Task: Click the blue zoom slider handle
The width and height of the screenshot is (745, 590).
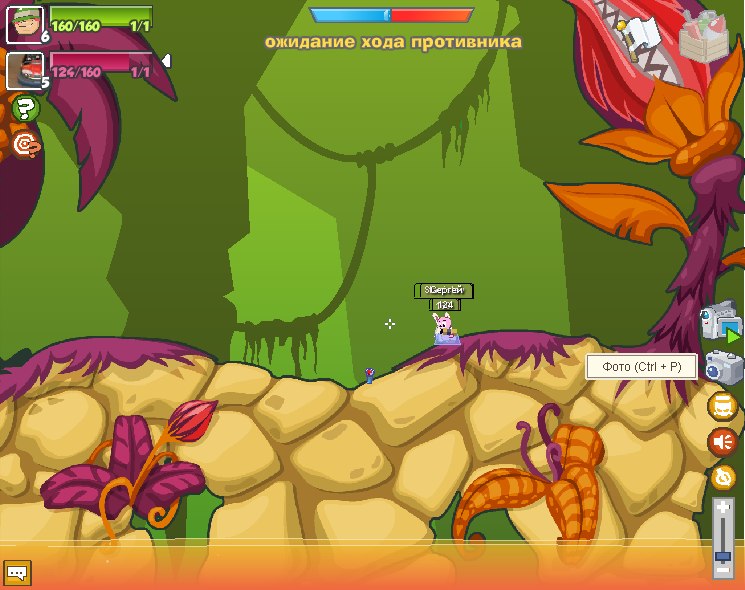Action: tap(722, 554)
